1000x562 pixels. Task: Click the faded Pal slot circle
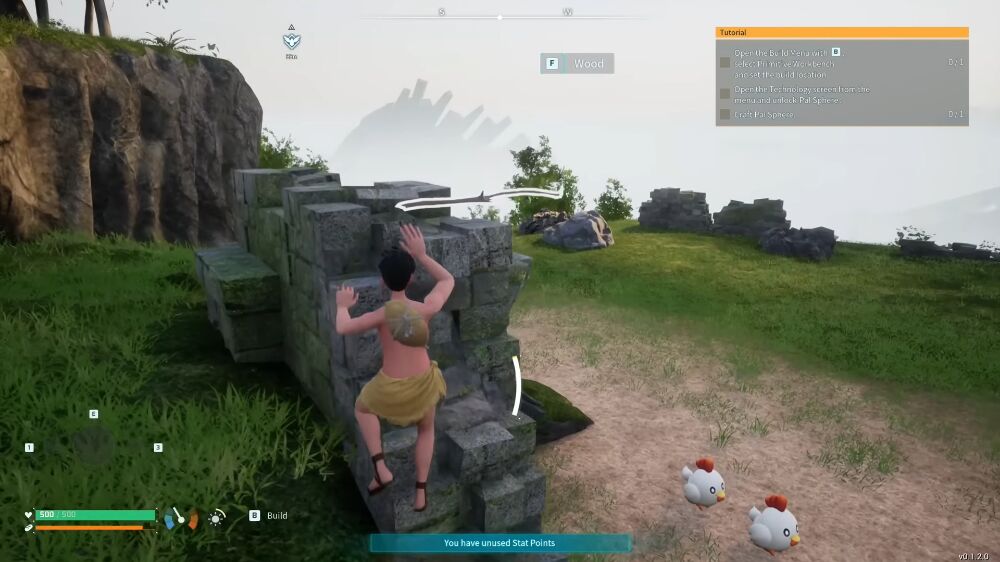point(93,446)
